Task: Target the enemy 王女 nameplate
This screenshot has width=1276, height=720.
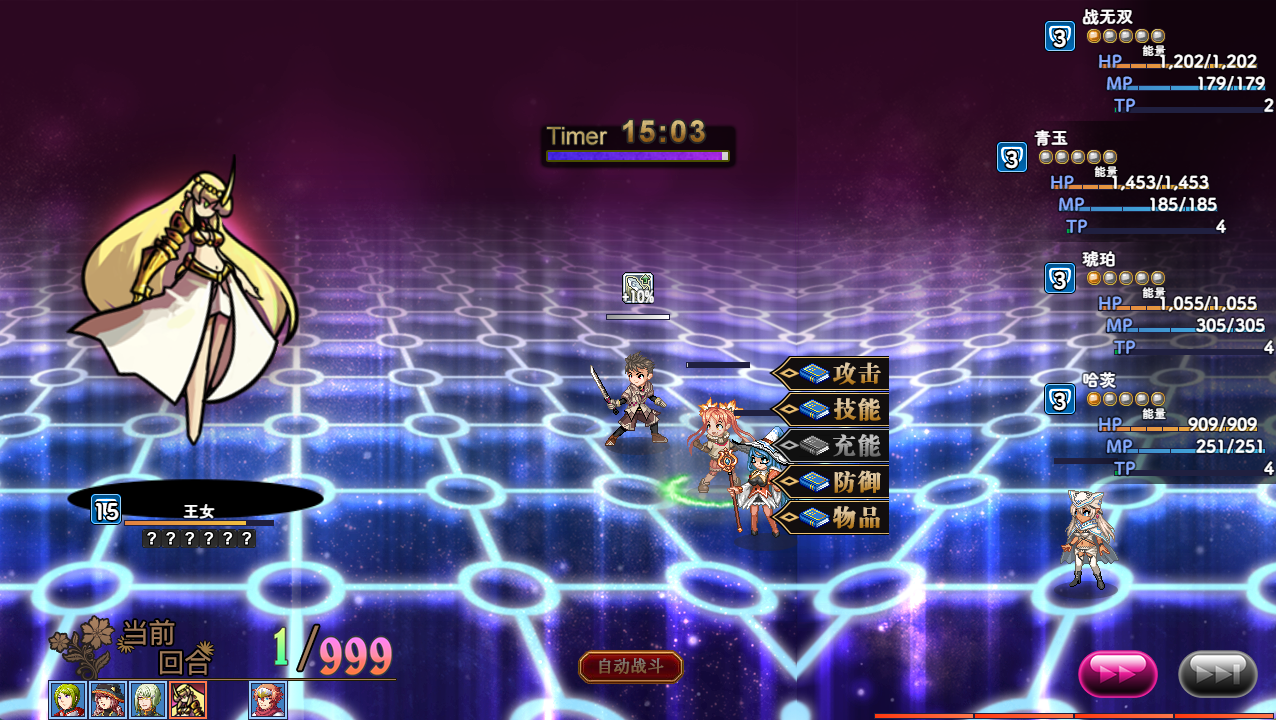Action: point(198,512)
